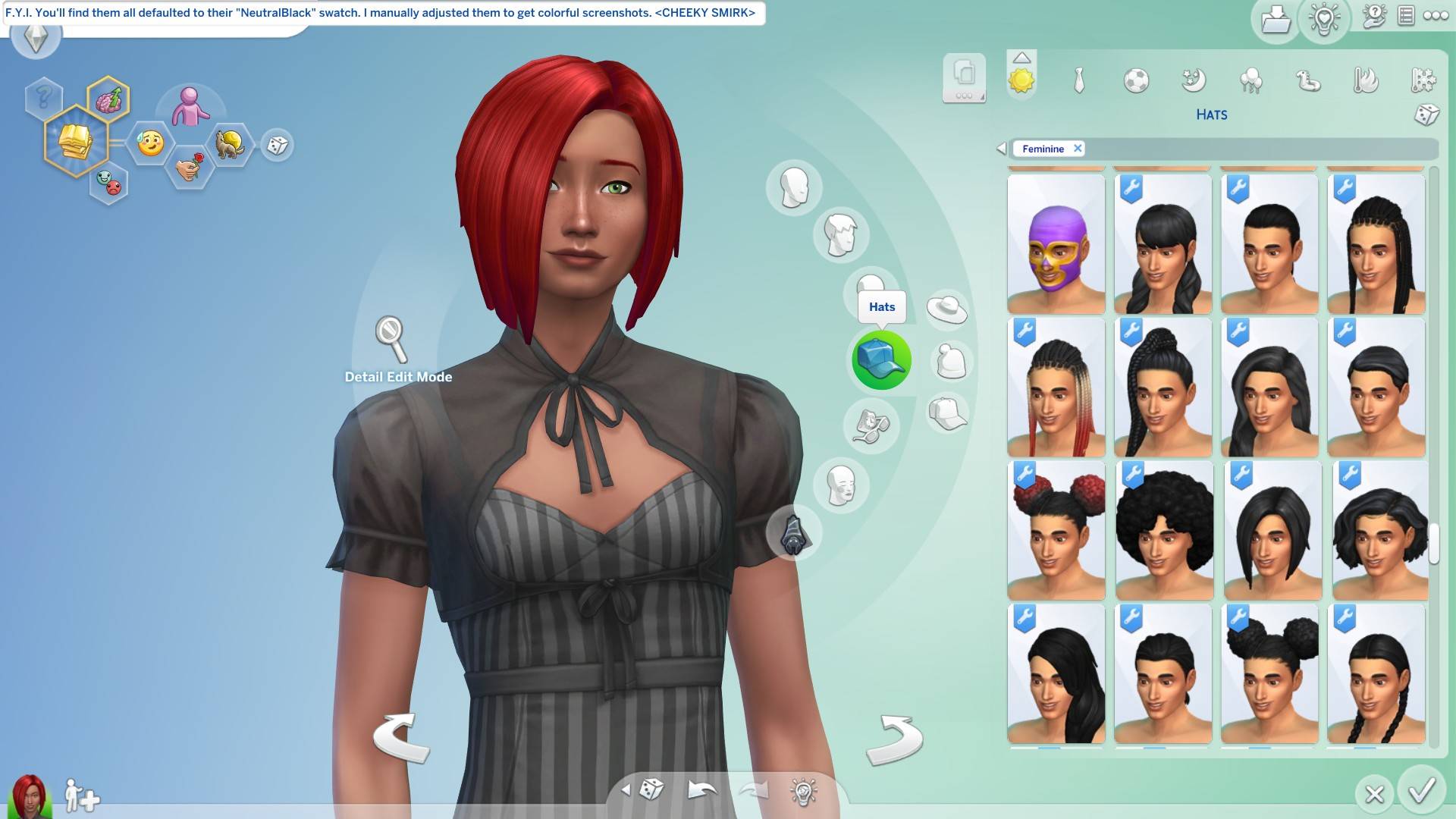Collapse the outfit panel with the up arrow
This screenshot has height=819, width=1456.
pos(1022,57)
